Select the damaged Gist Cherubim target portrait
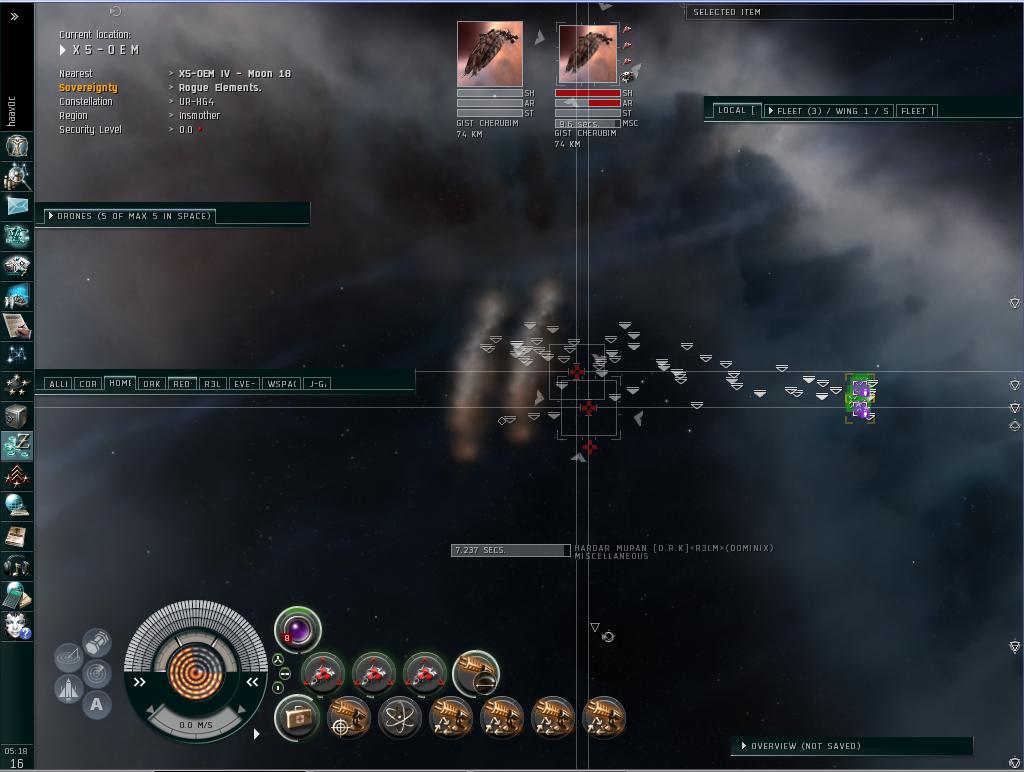This screenshot has height=772, width=1024. tap(588, 54)
